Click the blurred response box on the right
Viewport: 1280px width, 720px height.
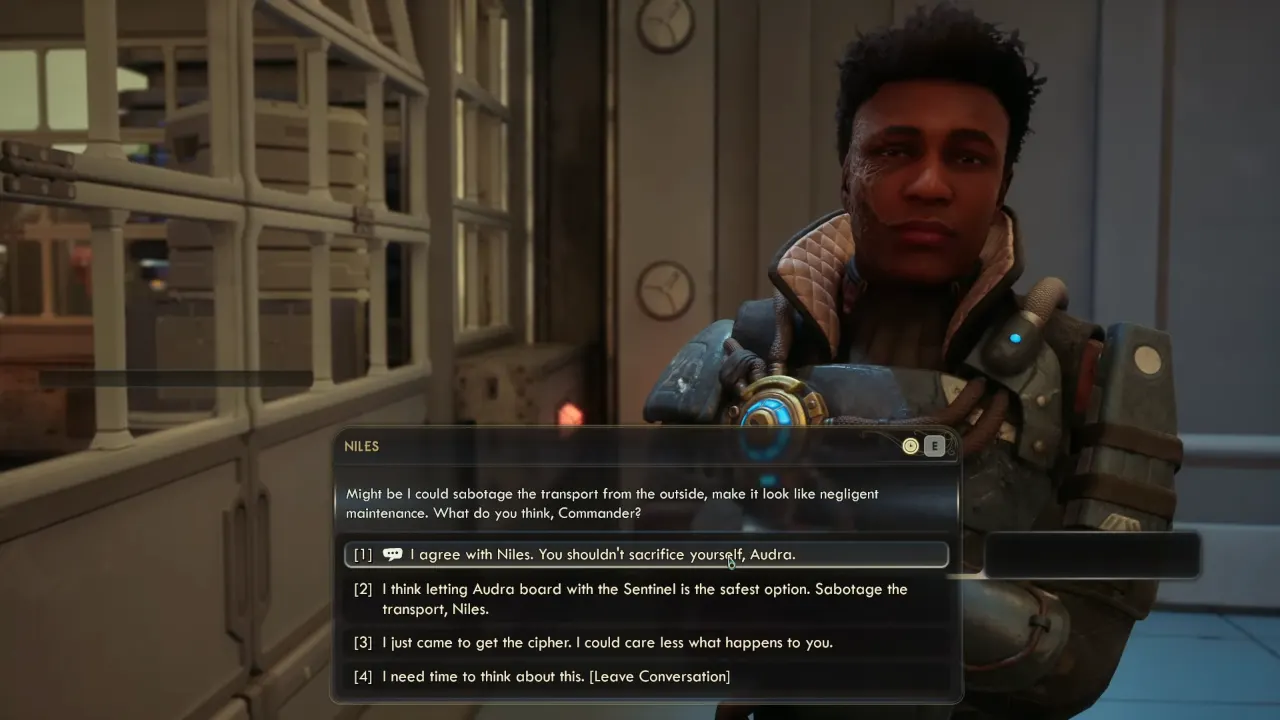[1092, 555]
